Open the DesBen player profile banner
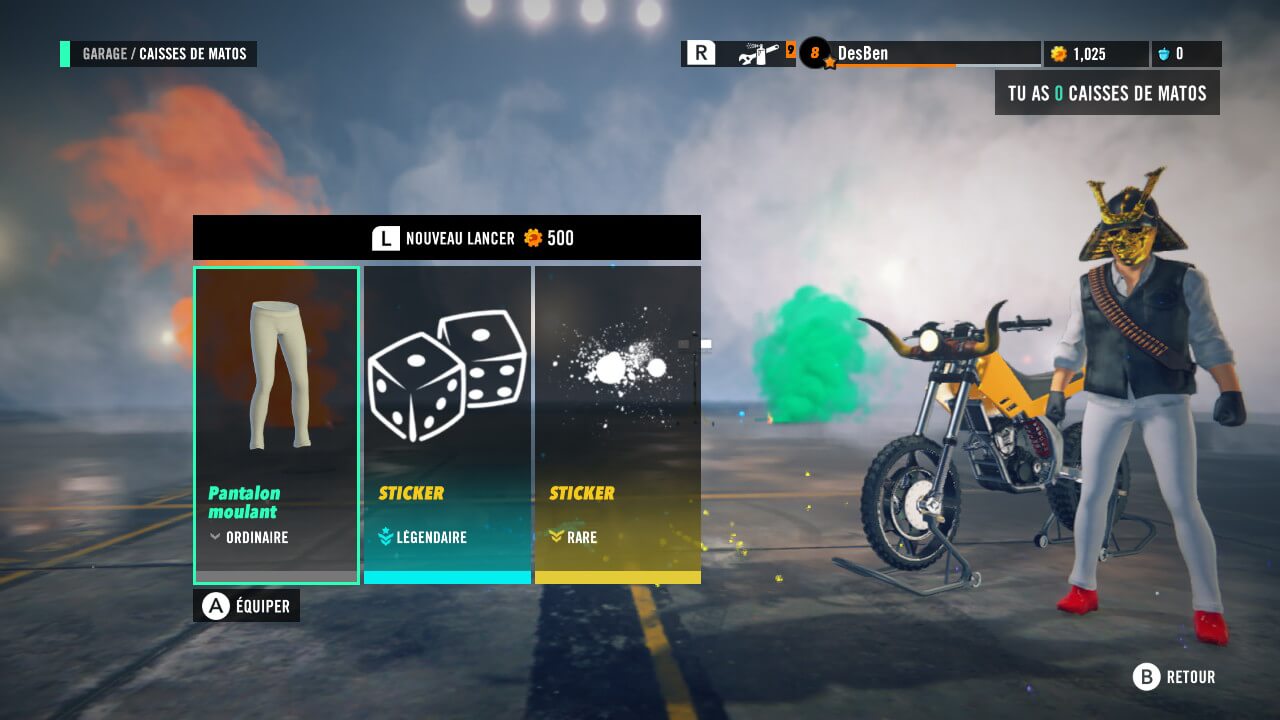1280x720 pixels. coord(920,54)
